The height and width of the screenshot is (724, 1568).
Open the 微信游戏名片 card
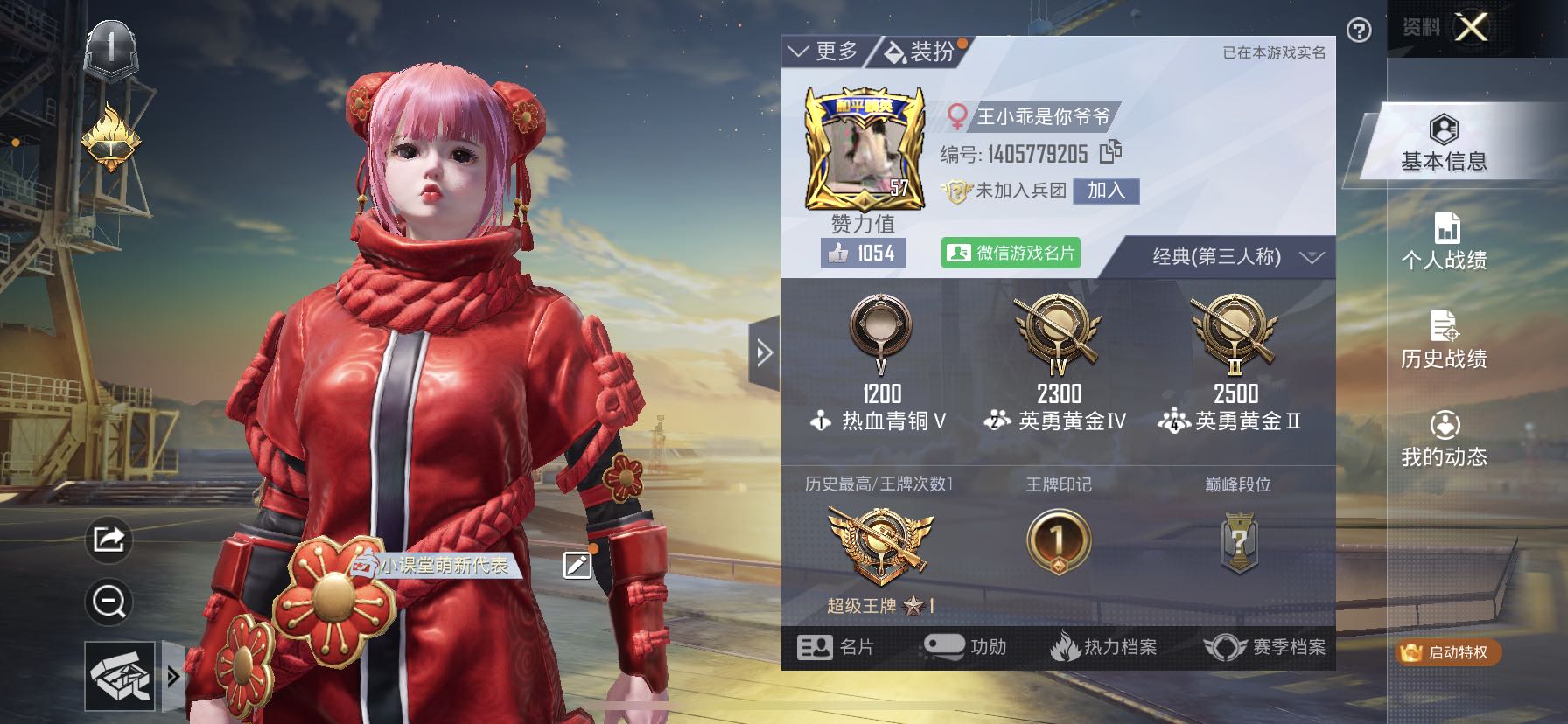(1011, 253)
